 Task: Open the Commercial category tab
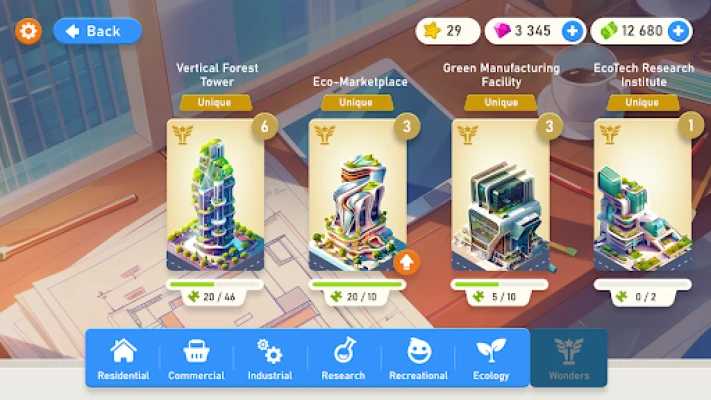[x=196, y=359]
